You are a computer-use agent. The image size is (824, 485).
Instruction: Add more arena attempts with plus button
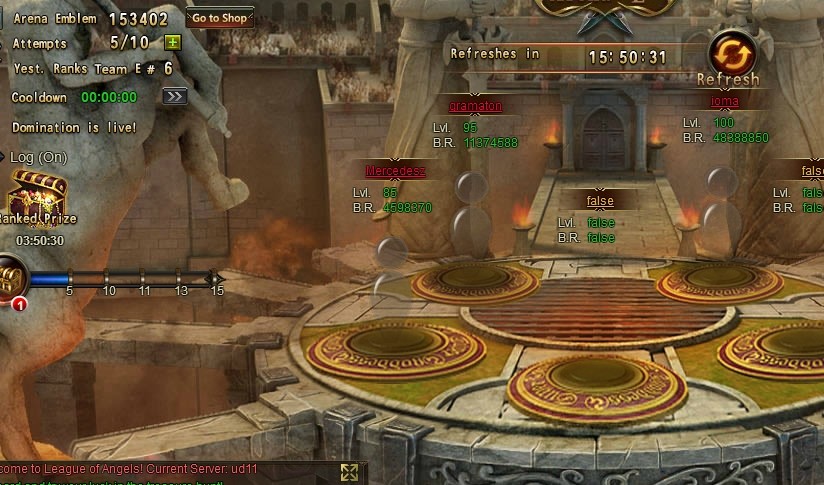pyautogui.click(x=172, y=43)
